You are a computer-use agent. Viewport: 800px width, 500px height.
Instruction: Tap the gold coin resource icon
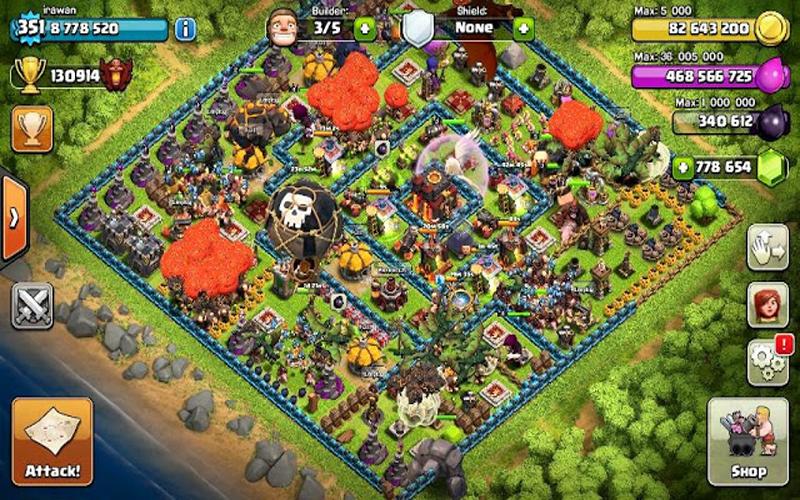(771, 28)
